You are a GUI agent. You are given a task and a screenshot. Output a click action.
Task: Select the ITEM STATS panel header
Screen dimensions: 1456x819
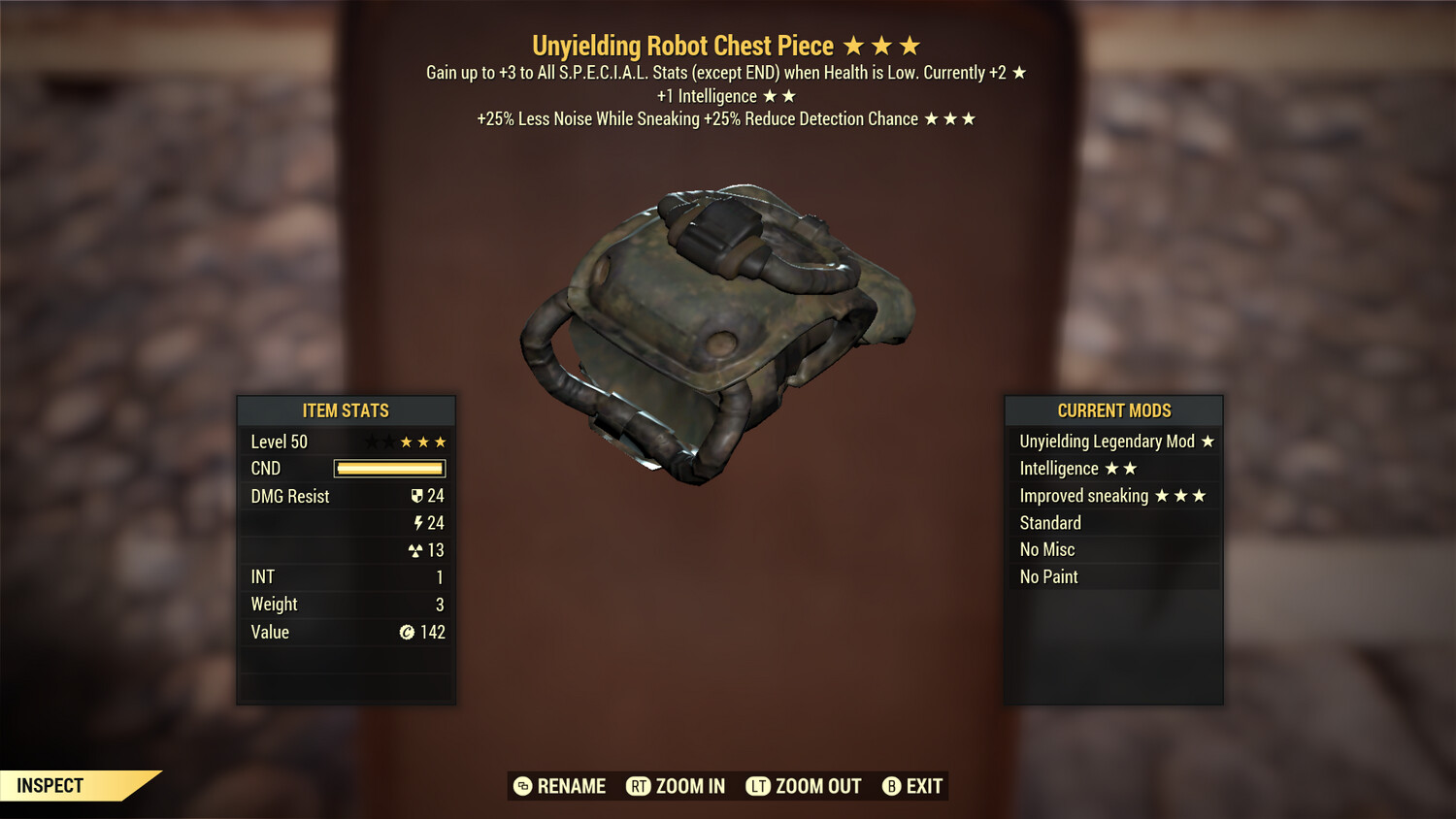[x=347, y=410]
